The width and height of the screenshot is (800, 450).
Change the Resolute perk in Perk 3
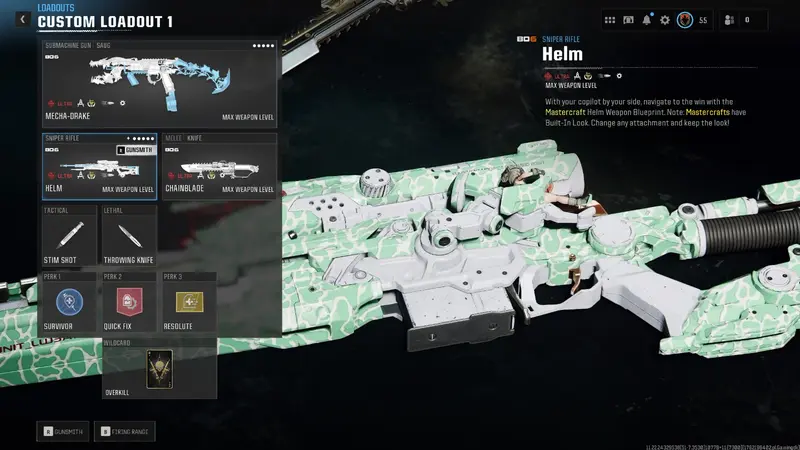click(x=187, y=304)
